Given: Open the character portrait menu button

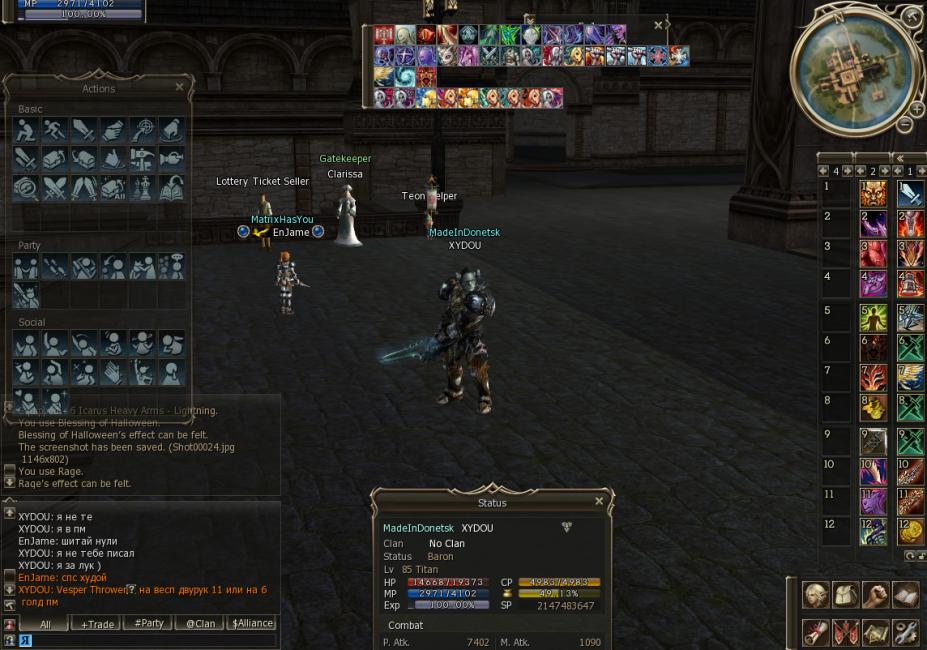Looking at the screenshot, I should (x=816, y=595).
